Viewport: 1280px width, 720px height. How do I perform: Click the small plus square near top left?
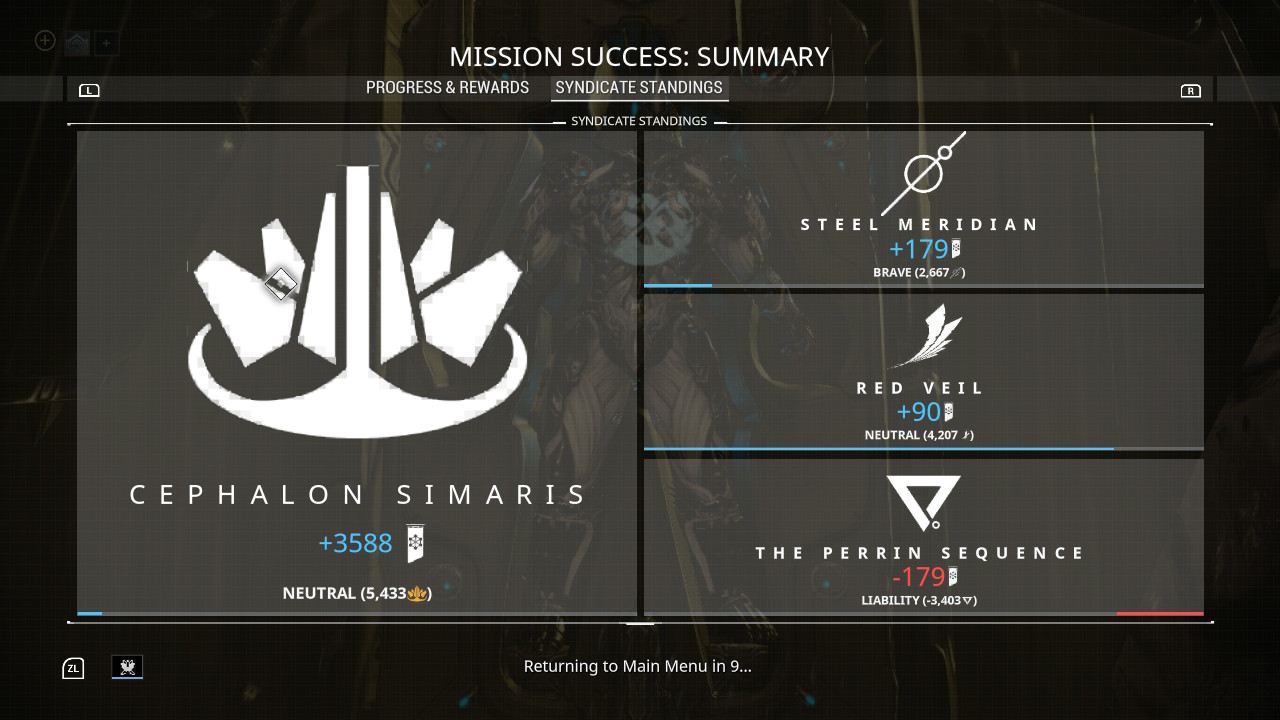105,44
